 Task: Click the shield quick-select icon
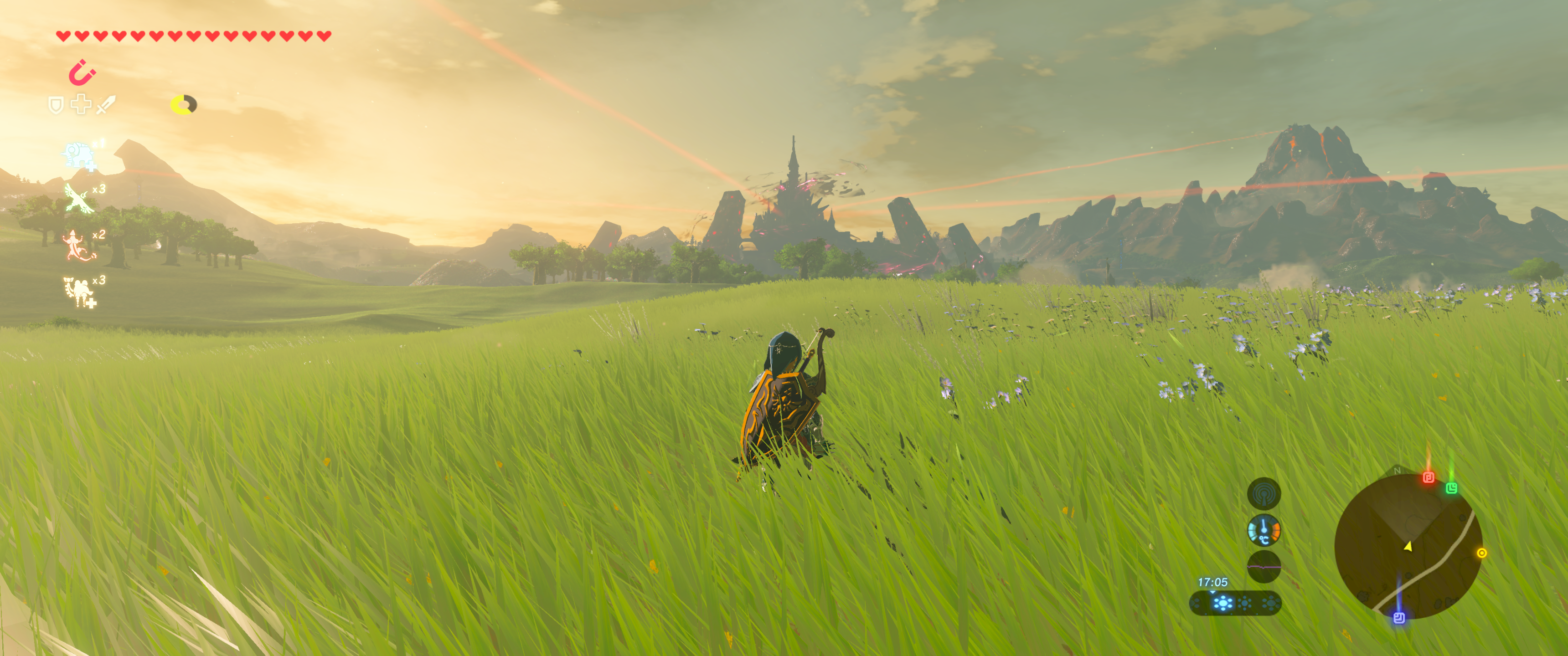56,105
